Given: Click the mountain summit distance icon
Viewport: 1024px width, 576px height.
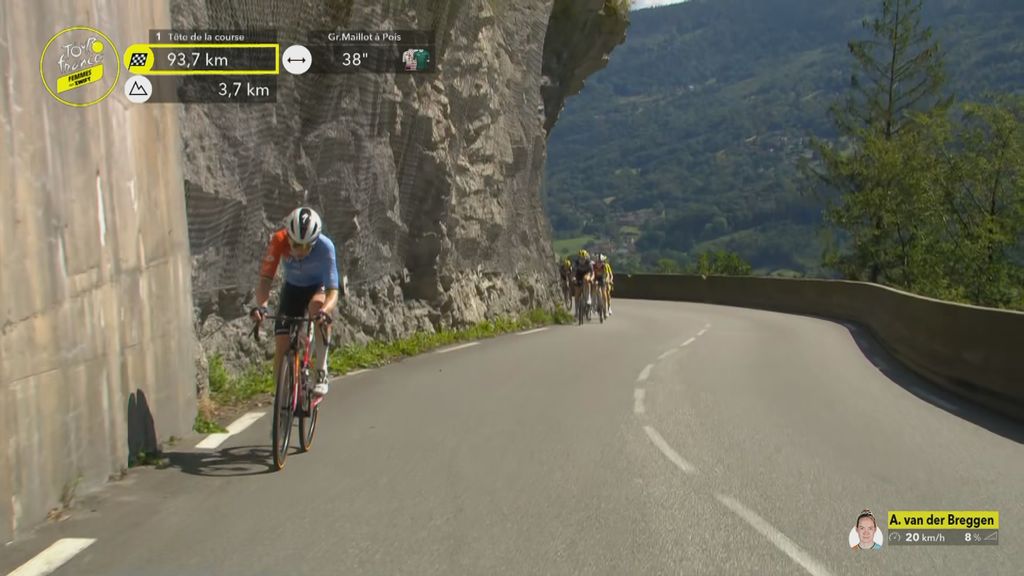Looking at the screenshot, I should (138, 90).
